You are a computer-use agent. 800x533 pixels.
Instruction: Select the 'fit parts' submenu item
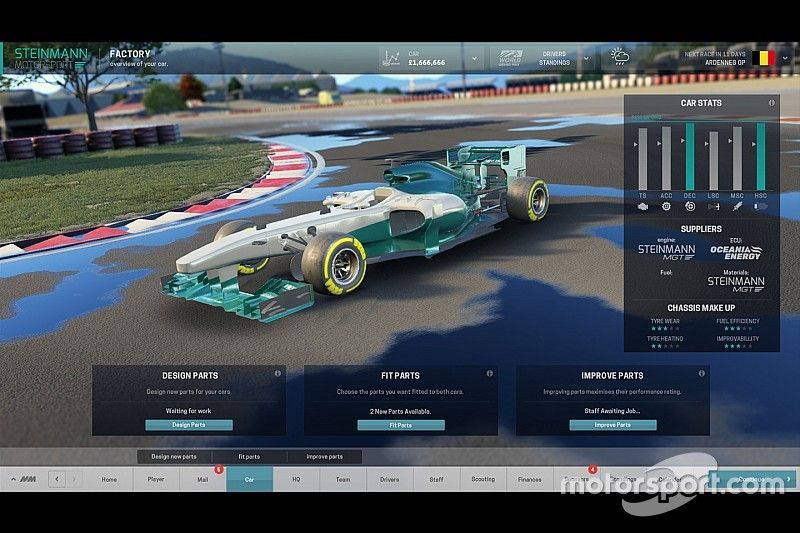pyautogui.click(x=249, y=456)
